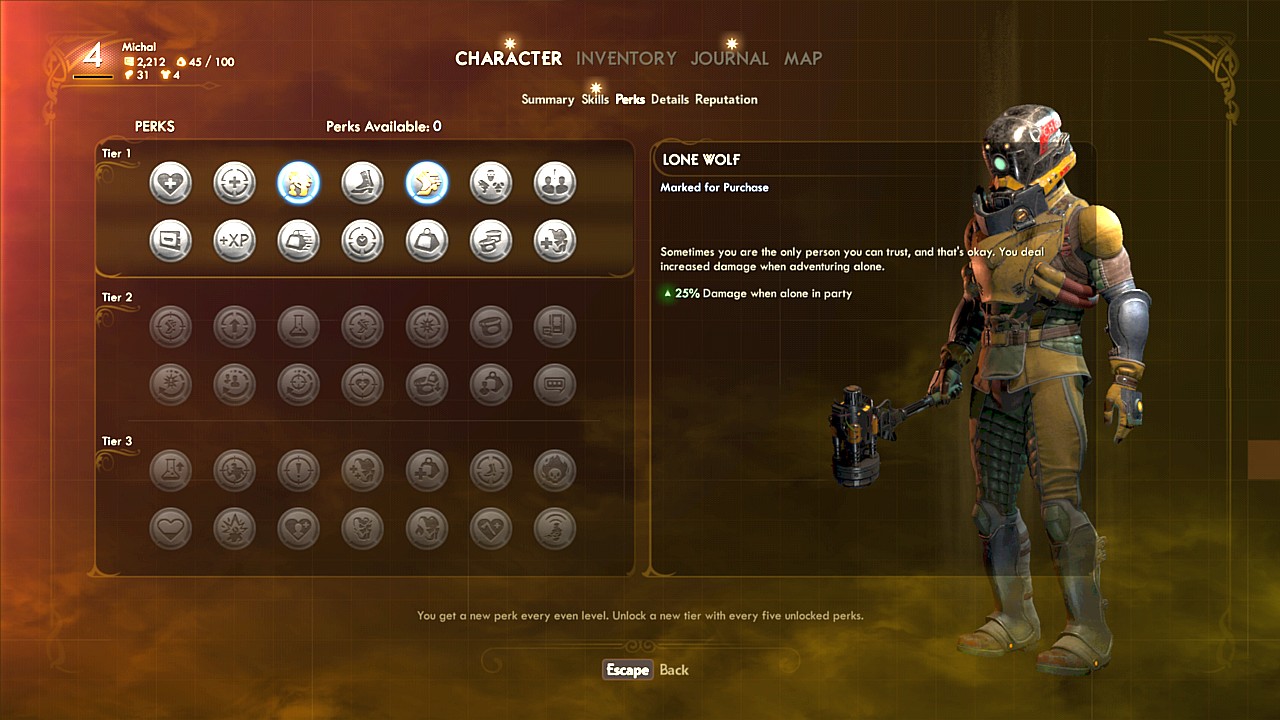Switch to the Skills sub-tab

(594, 100)
